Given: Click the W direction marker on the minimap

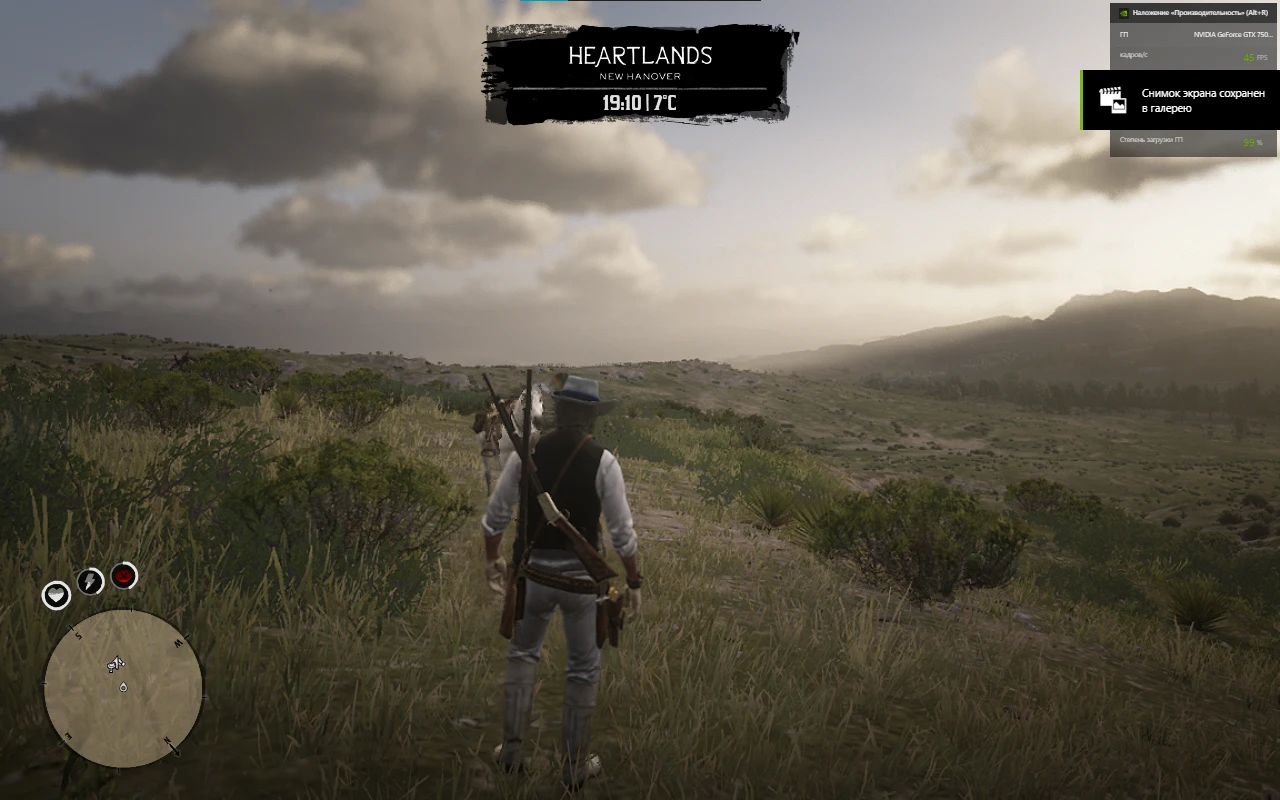Looking at the screenshot, I should pos(178,641).
